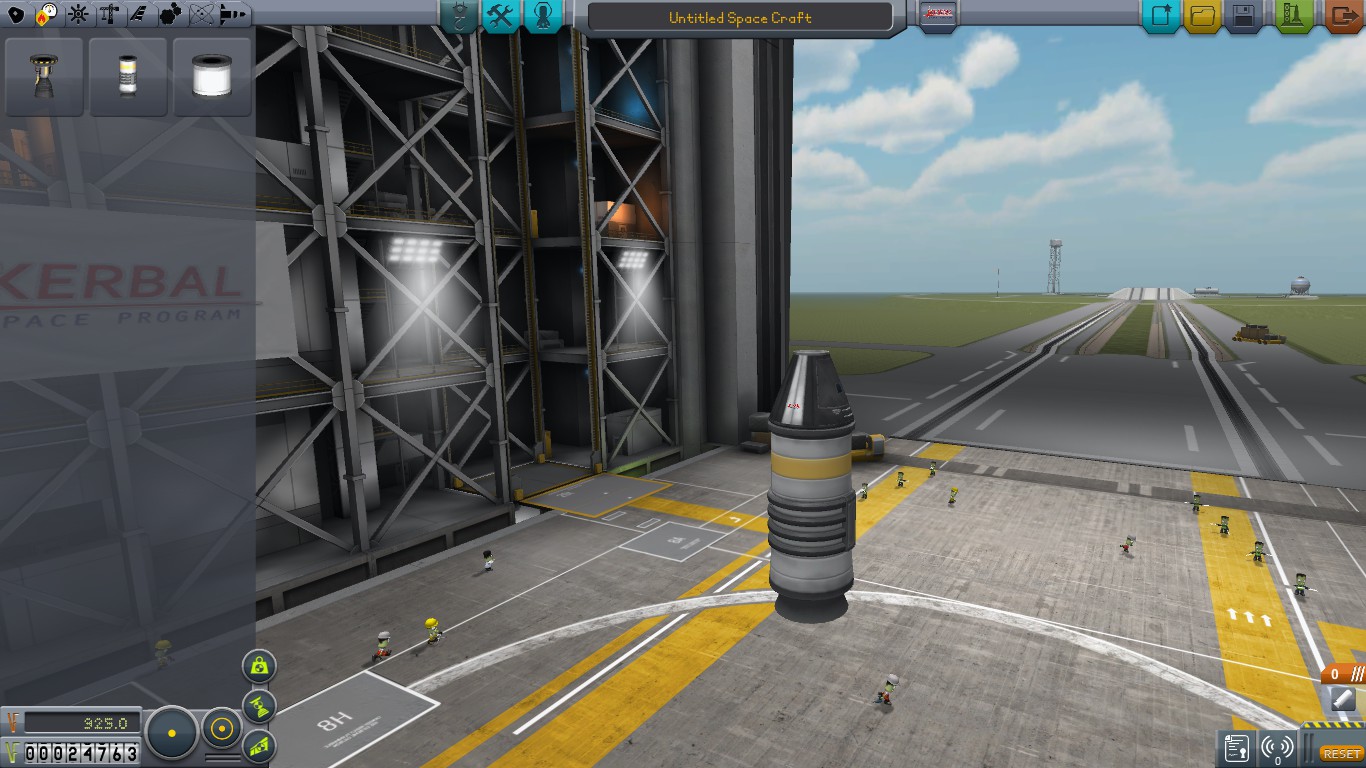Pick the rocket engine part
The height and width of the screenshot is (768, 1366).
click(x=43, y=77)
